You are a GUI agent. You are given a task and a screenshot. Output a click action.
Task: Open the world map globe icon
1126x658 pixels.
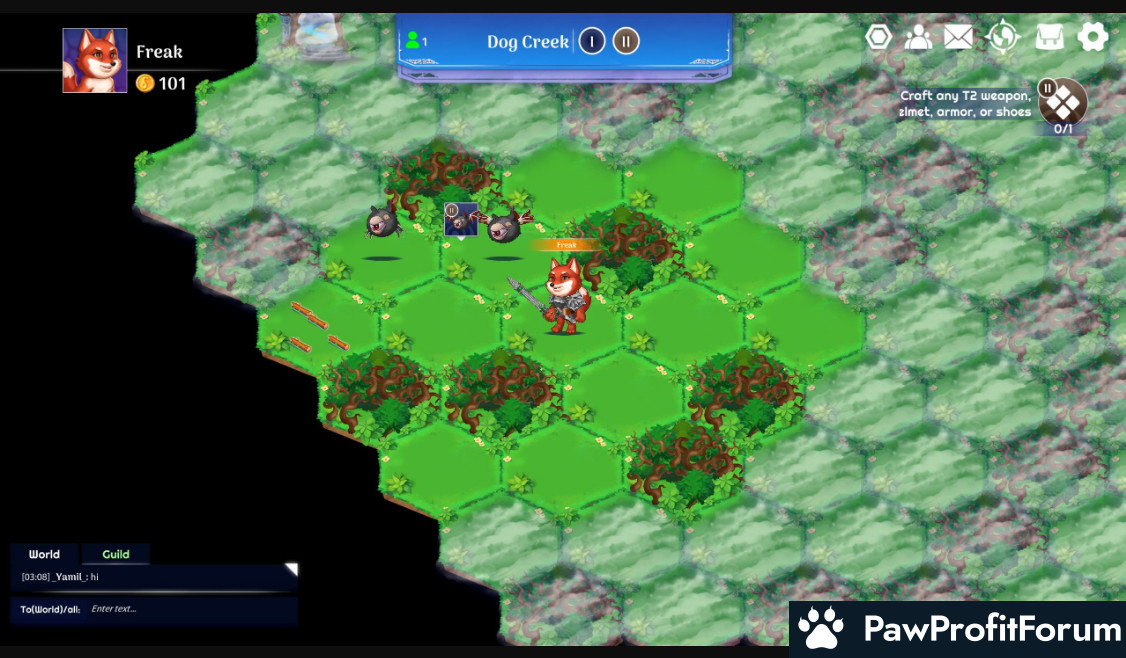click(1002, 38)
